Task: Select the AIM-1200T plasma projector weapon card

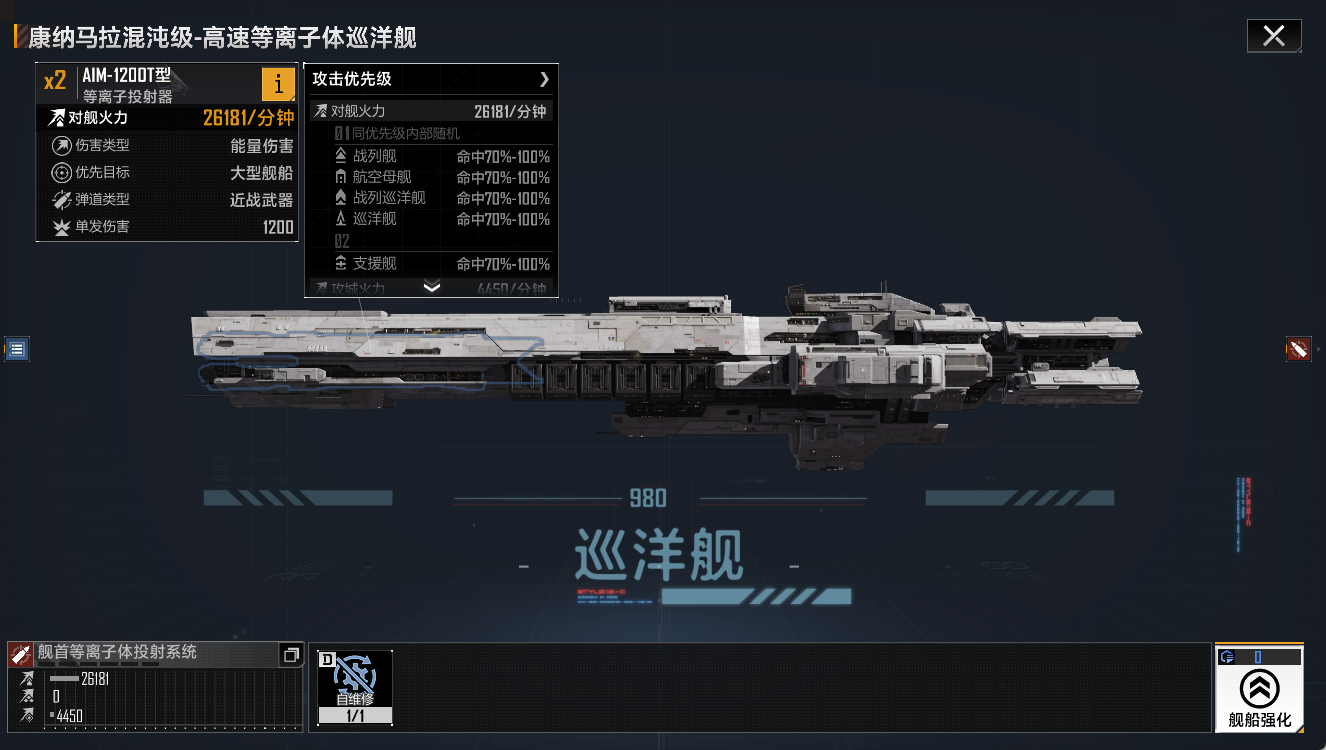Action: [x=150, y=84]
